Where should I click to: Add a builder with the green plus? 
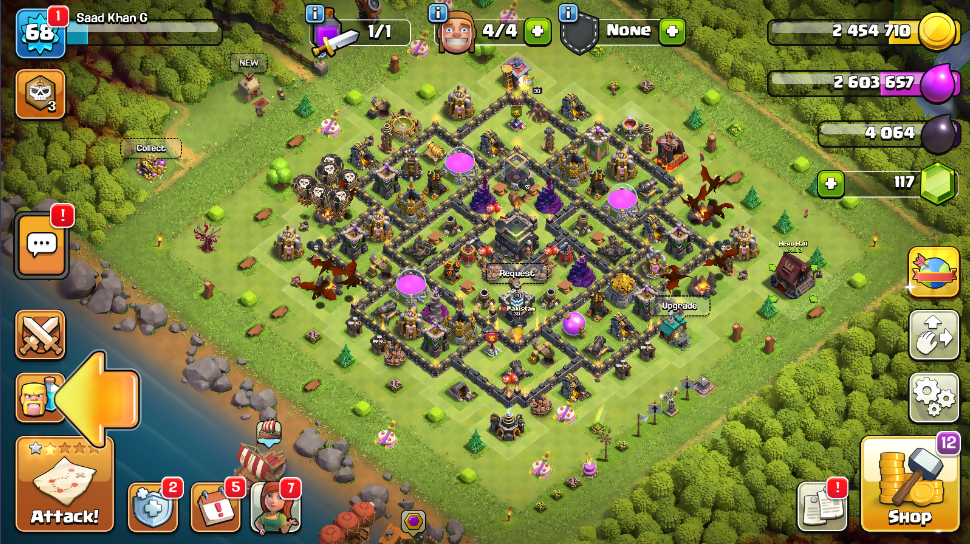(537, 31)
